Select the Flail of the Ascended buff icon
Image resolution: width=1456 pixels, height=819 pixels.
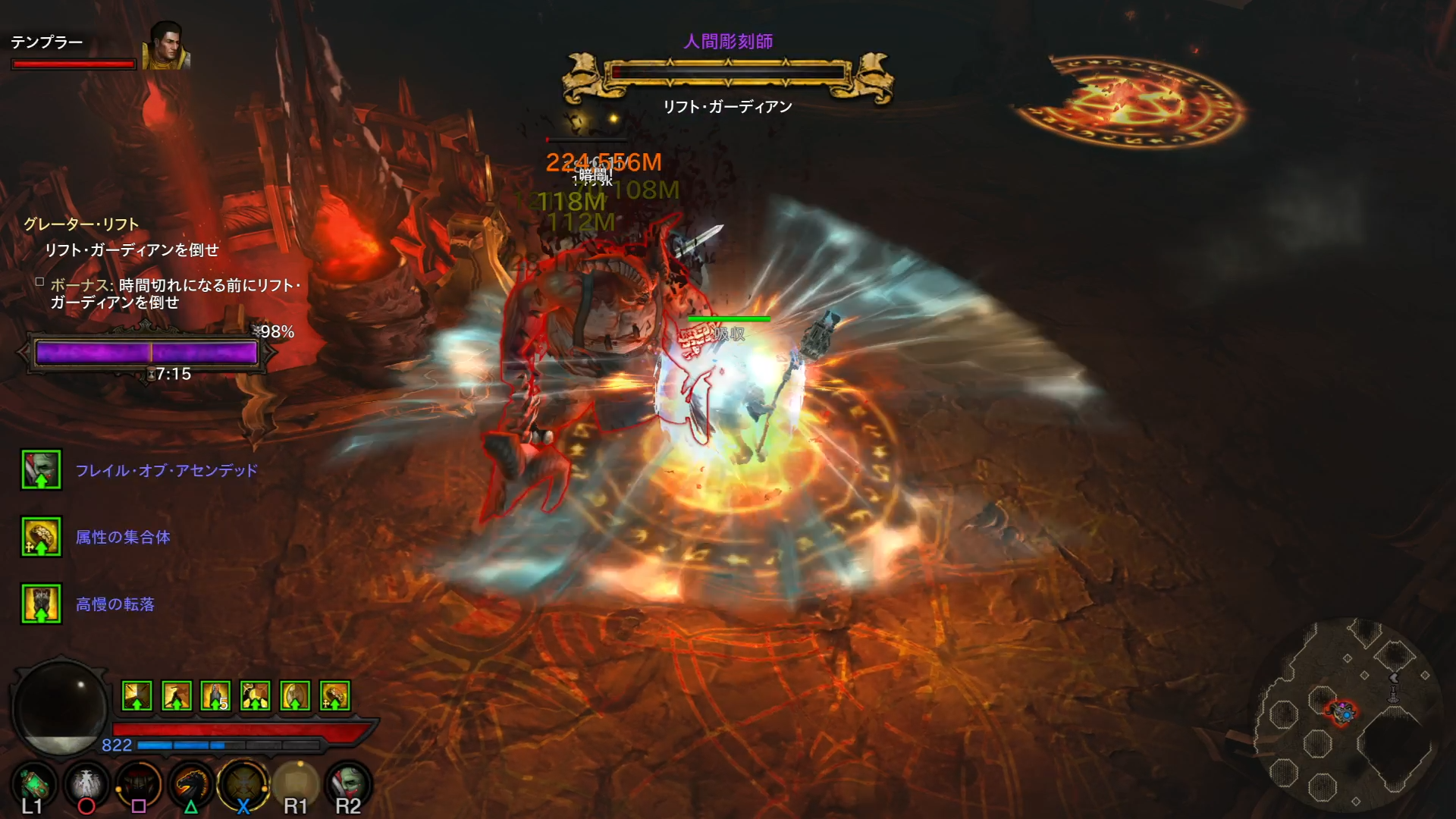tap(41, 470)
